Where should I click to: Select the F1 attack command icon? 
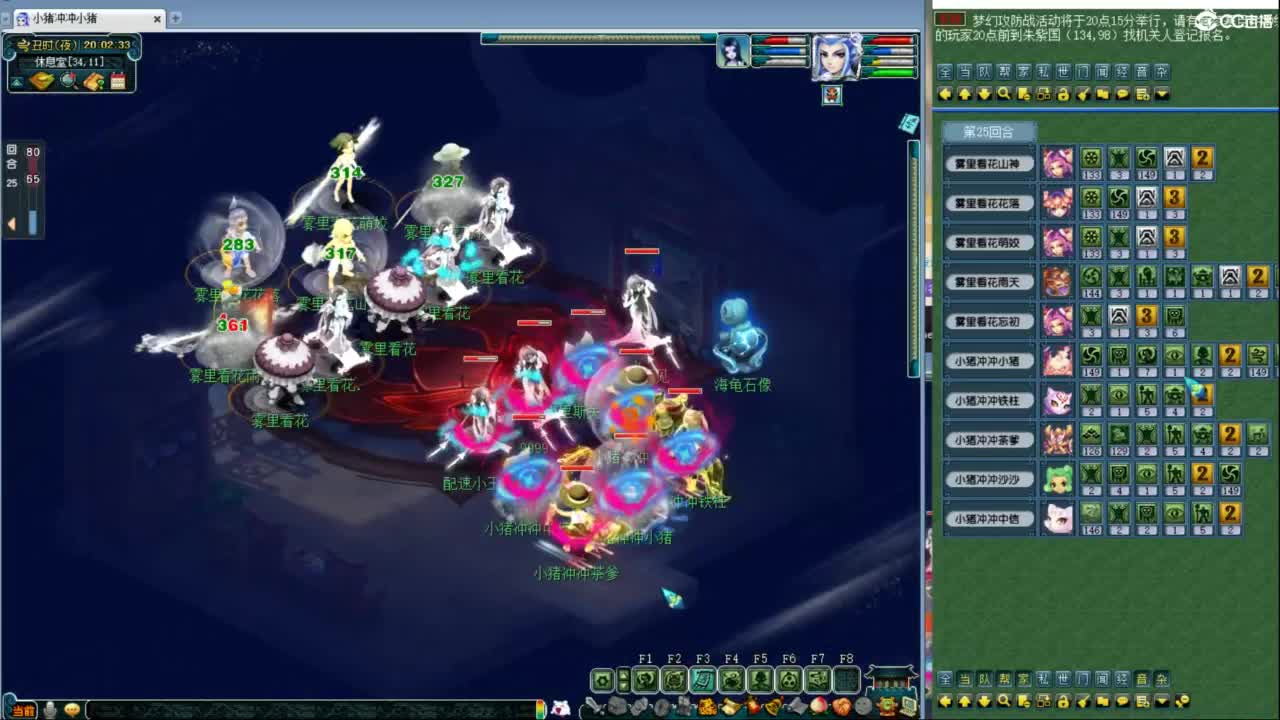click(x=645, y=678)
